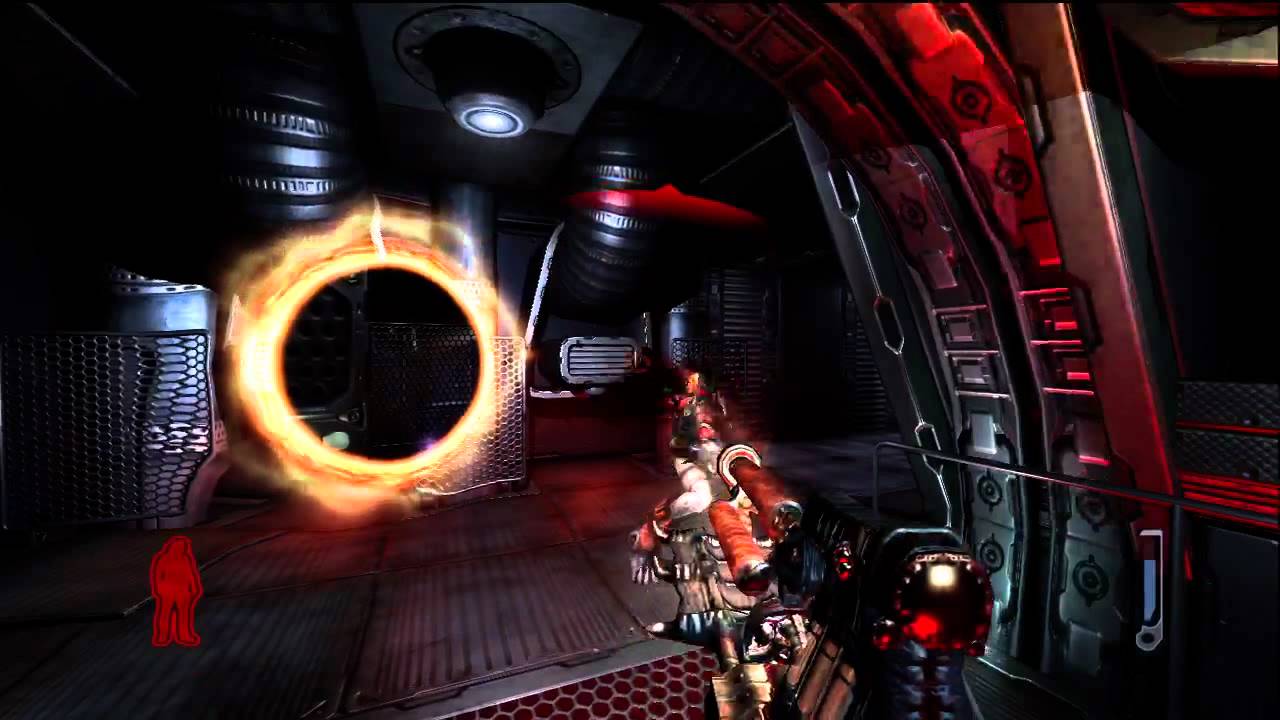Select the ammo gauge icon bottom right

pyautogui.click(x=1148, y=590)
